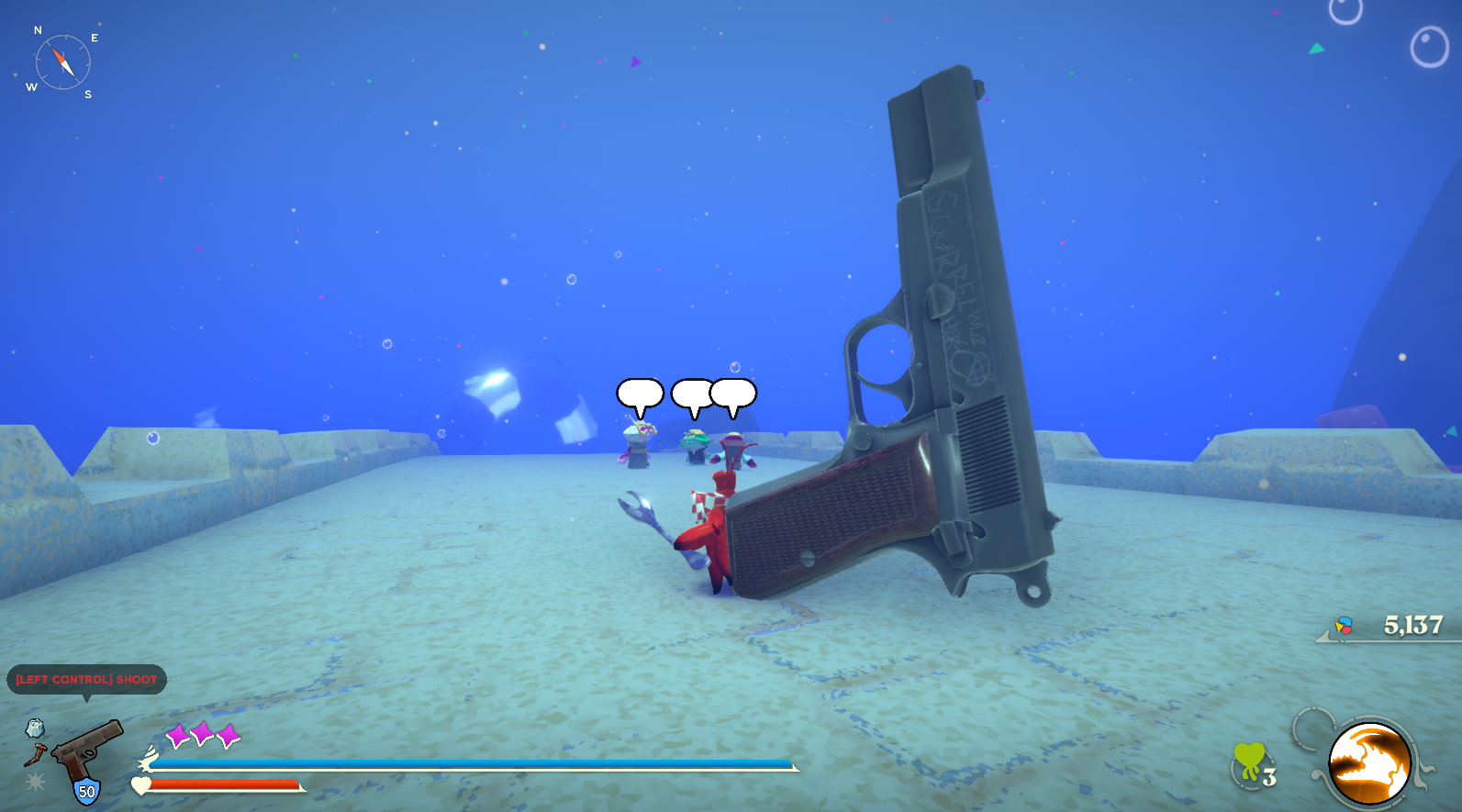Click the heartkelp count showing 3

click(1269, 778)
